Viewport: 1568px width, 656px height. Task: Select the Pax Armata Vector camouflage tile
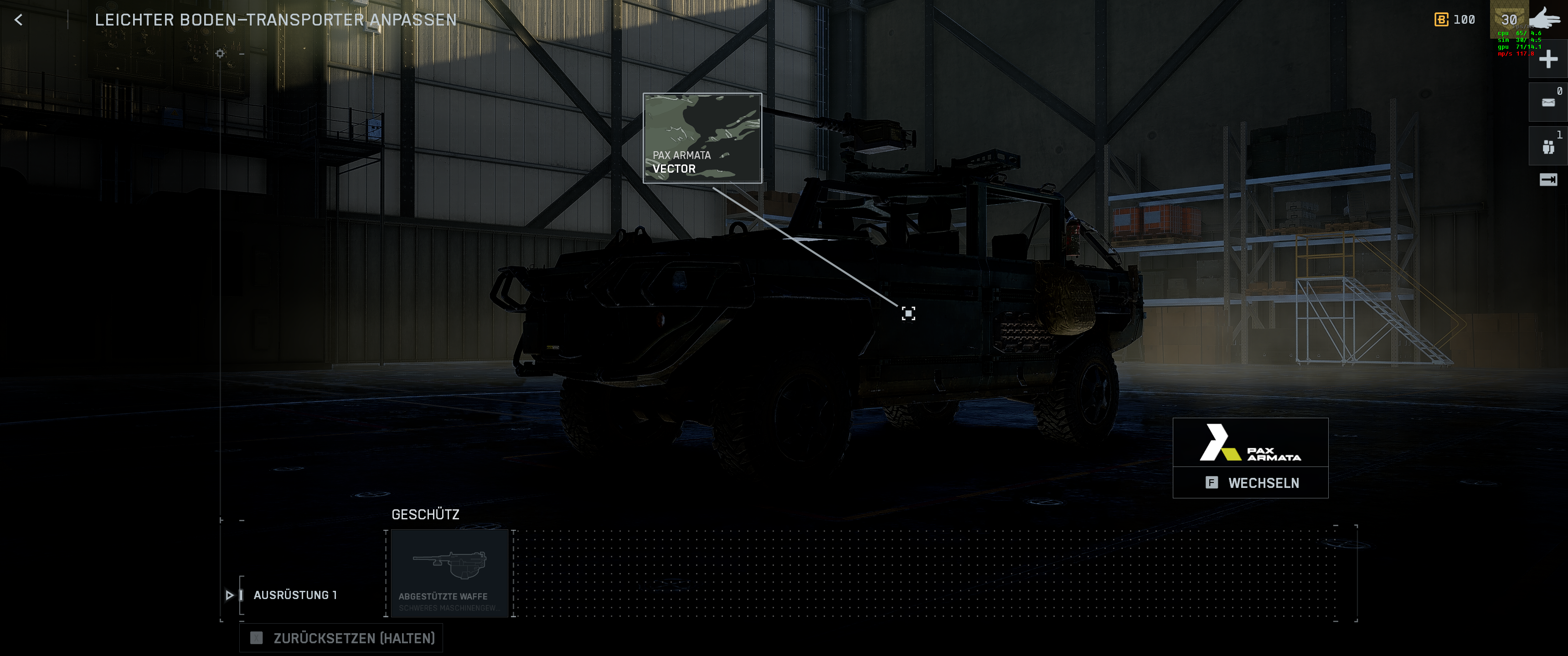[x=702, y=138]
